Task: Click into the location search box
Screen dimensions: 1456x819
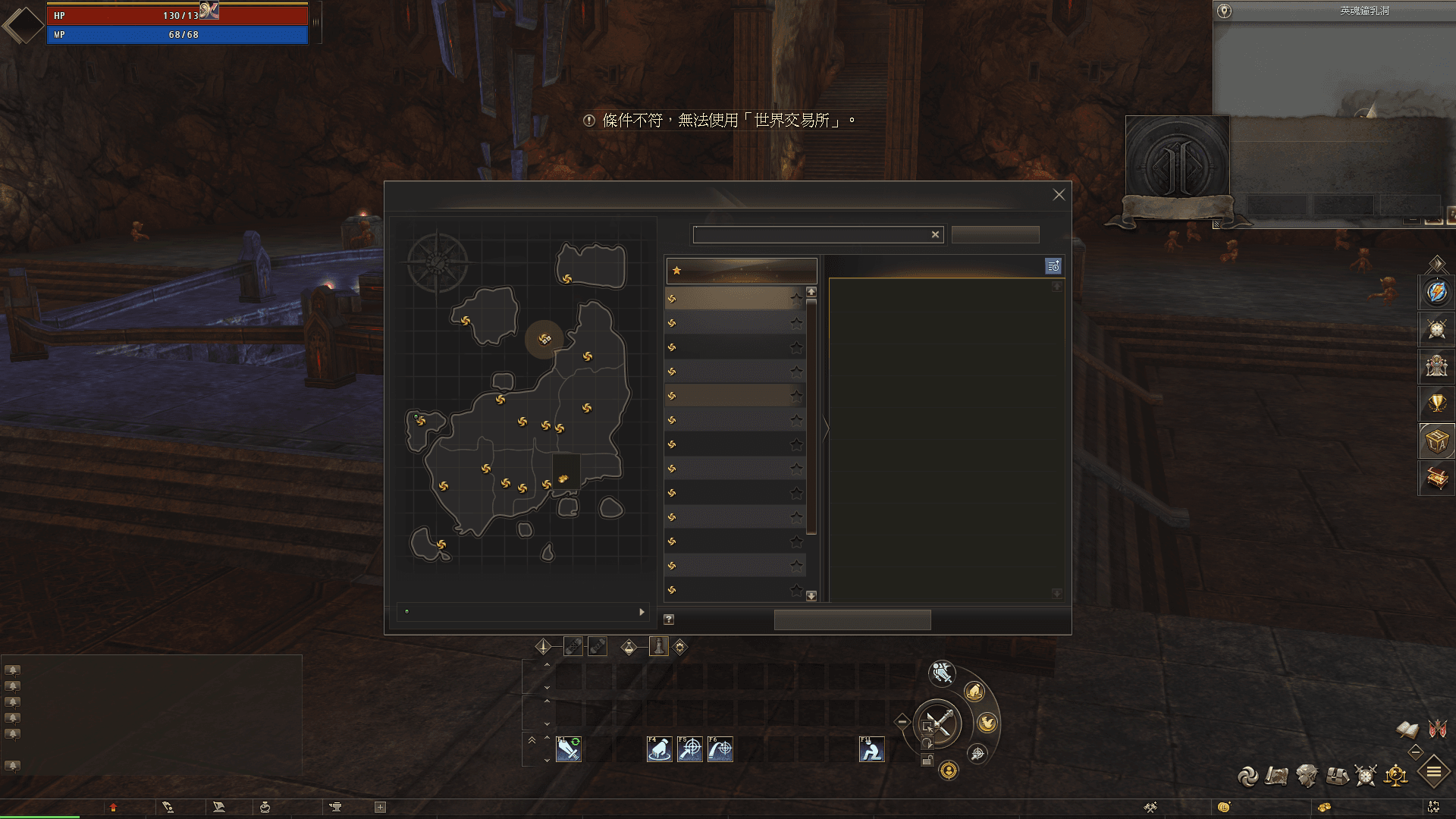Action: [x=811, y=235]
